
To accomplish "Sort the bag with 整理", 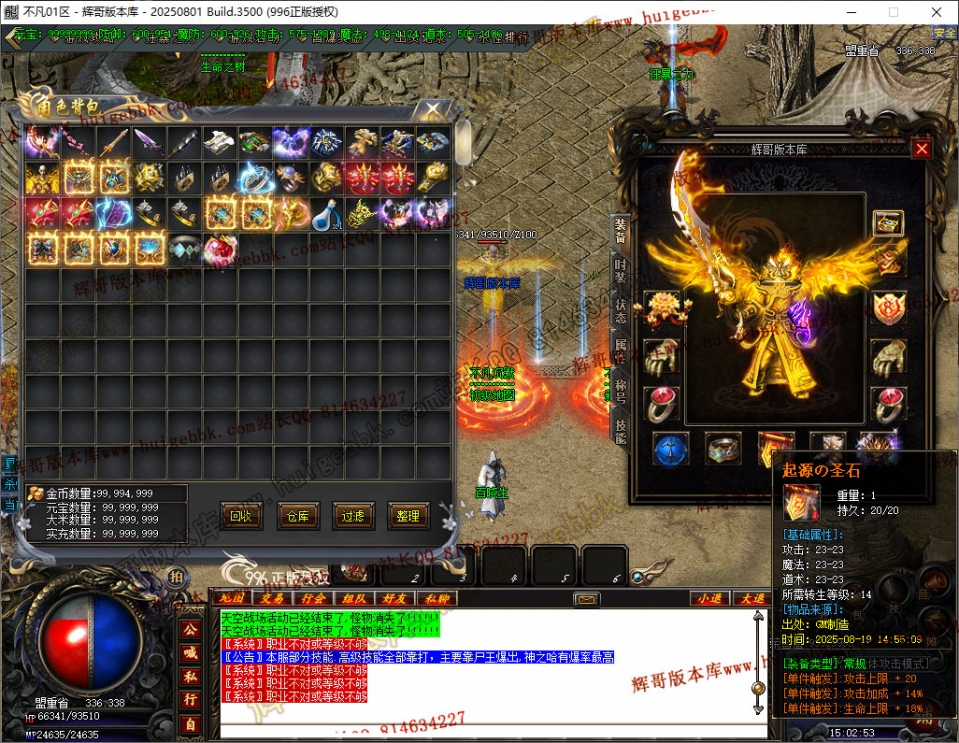I will (x=408, y=516).
